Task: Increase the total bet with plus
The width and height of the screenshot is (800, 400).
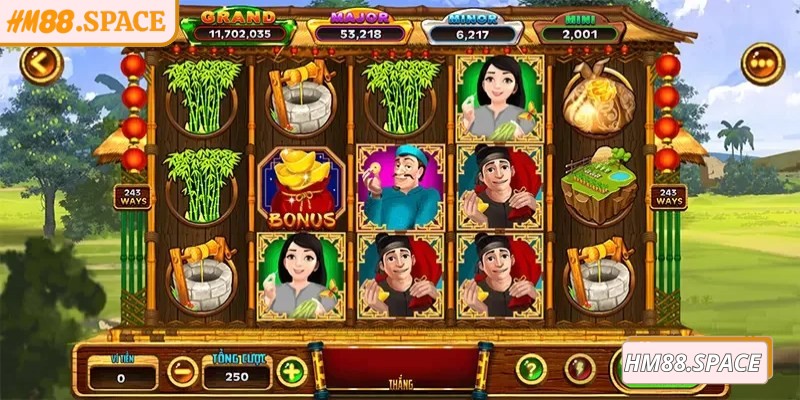Action: point(291,372)
